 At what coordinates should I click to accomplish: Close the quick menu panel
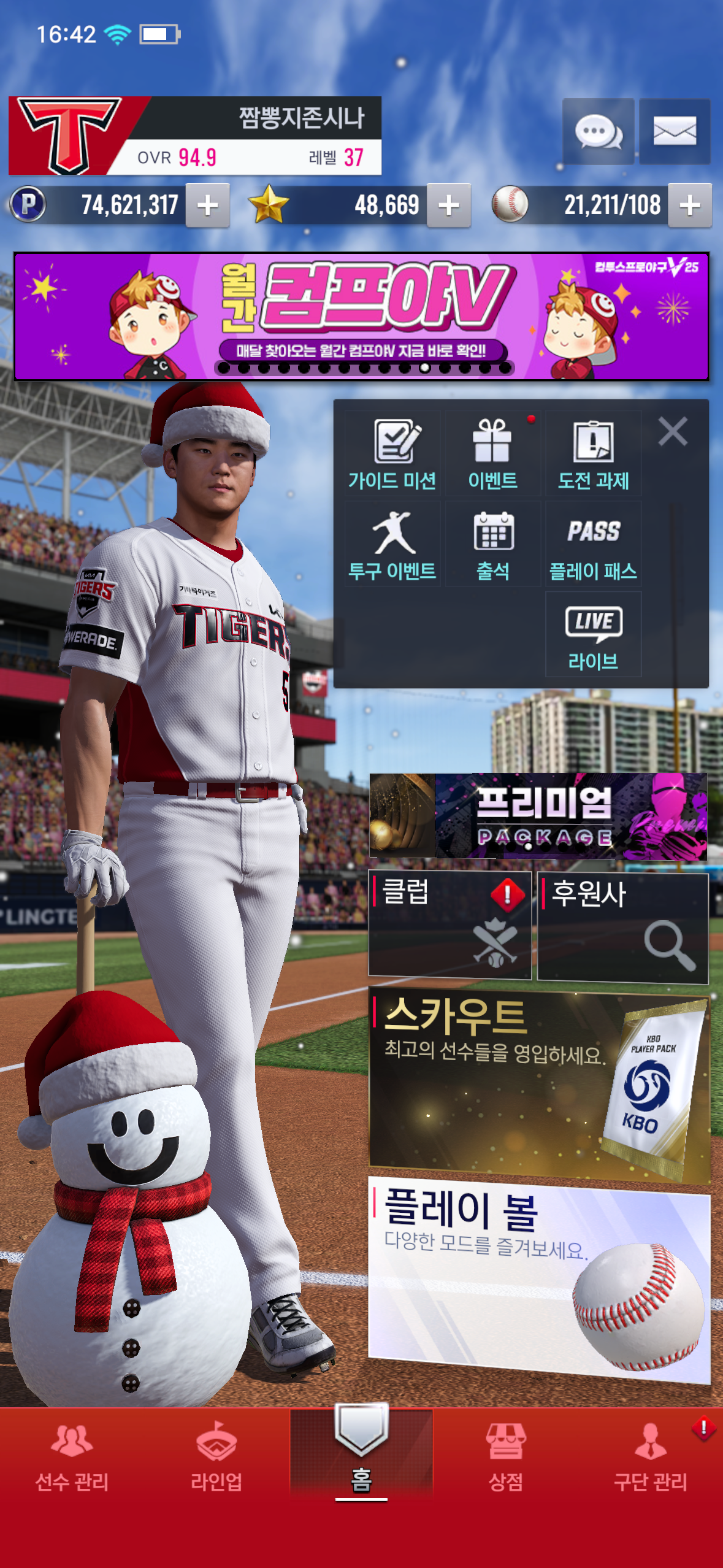click(x=673, y=431)
